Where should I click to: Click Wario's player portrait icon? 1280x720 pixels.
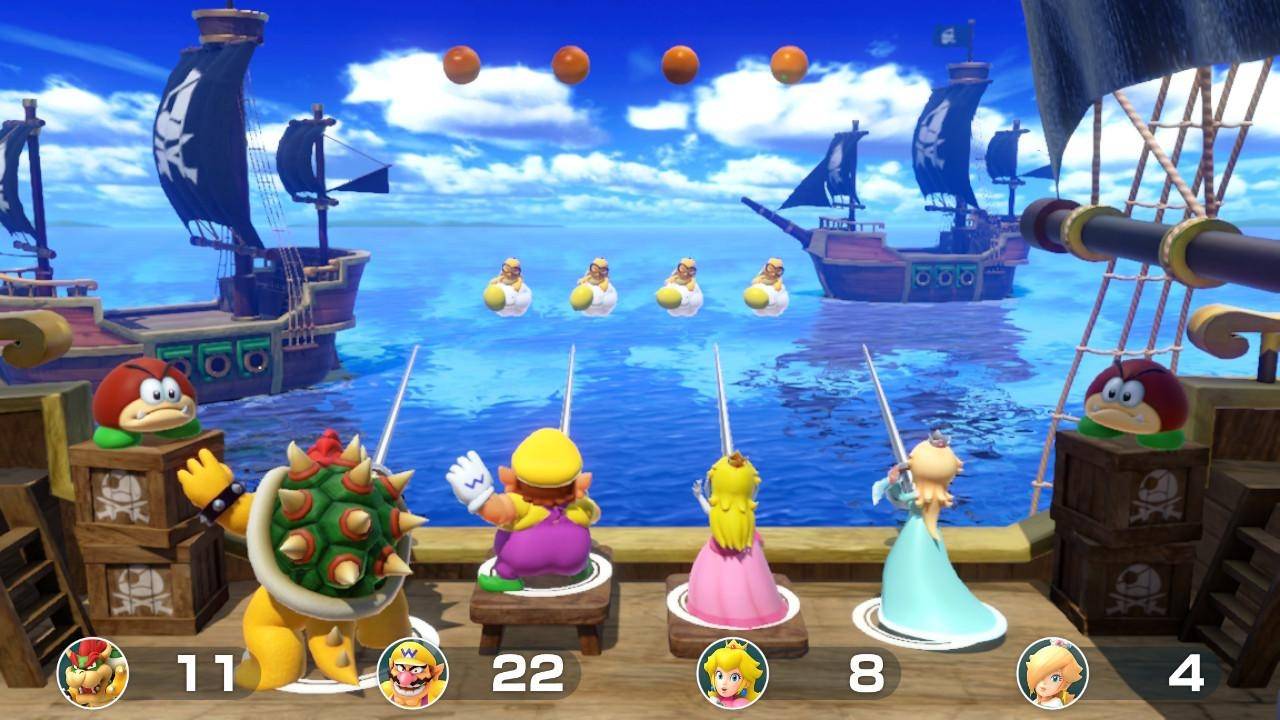pos(413,673)
